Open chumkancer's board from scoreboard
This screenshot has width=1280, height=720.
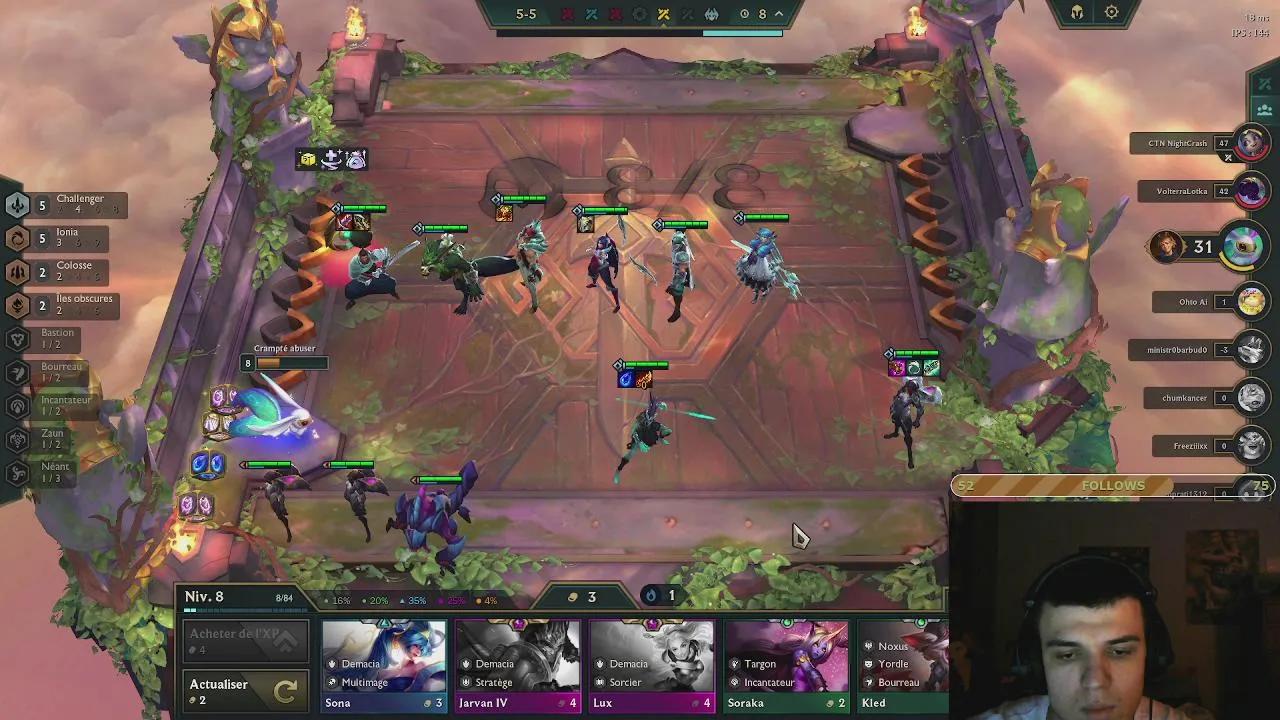(x=1251, y=397)
